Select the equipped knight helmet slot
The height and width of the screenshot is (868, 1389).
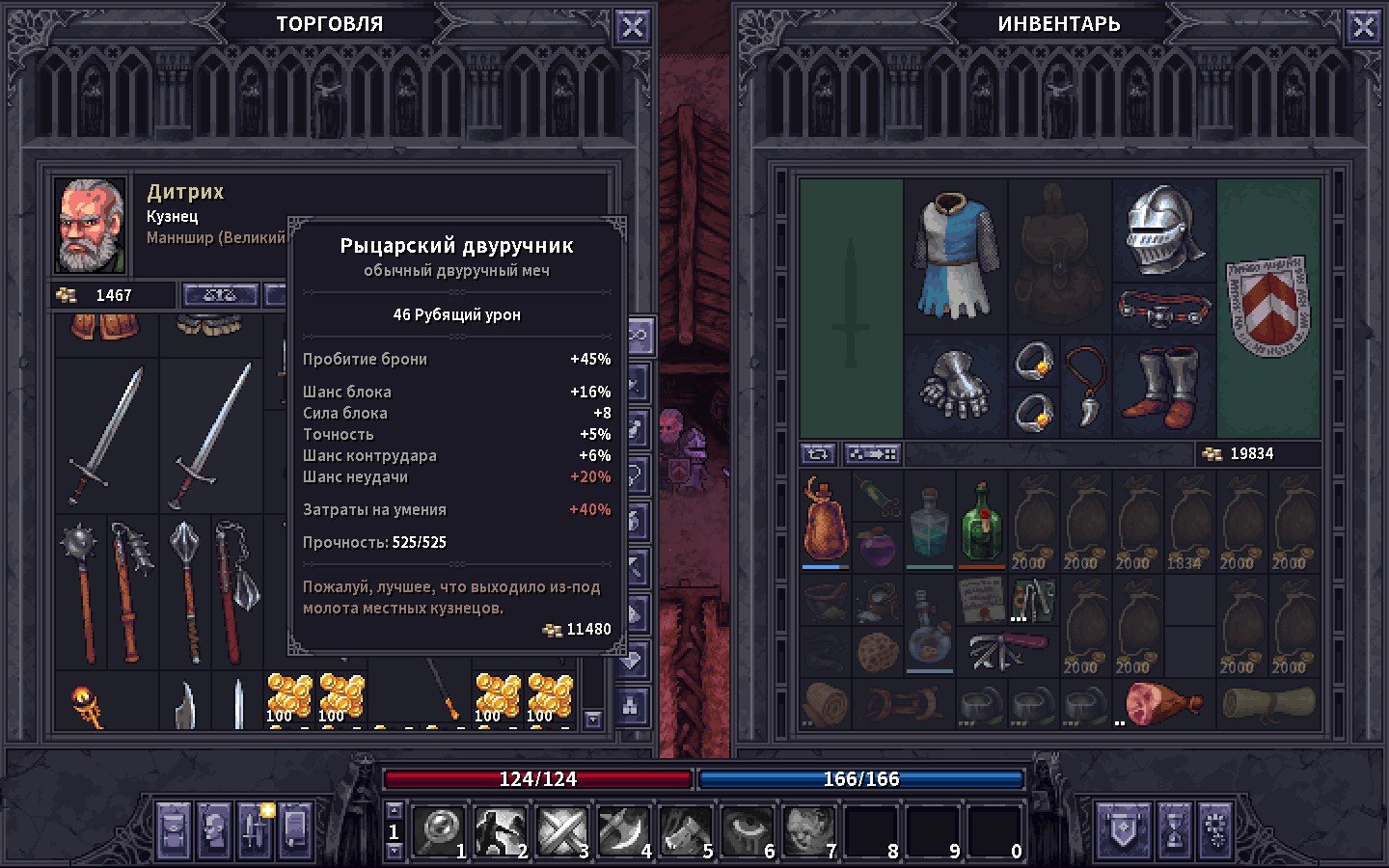[1164, 230]
